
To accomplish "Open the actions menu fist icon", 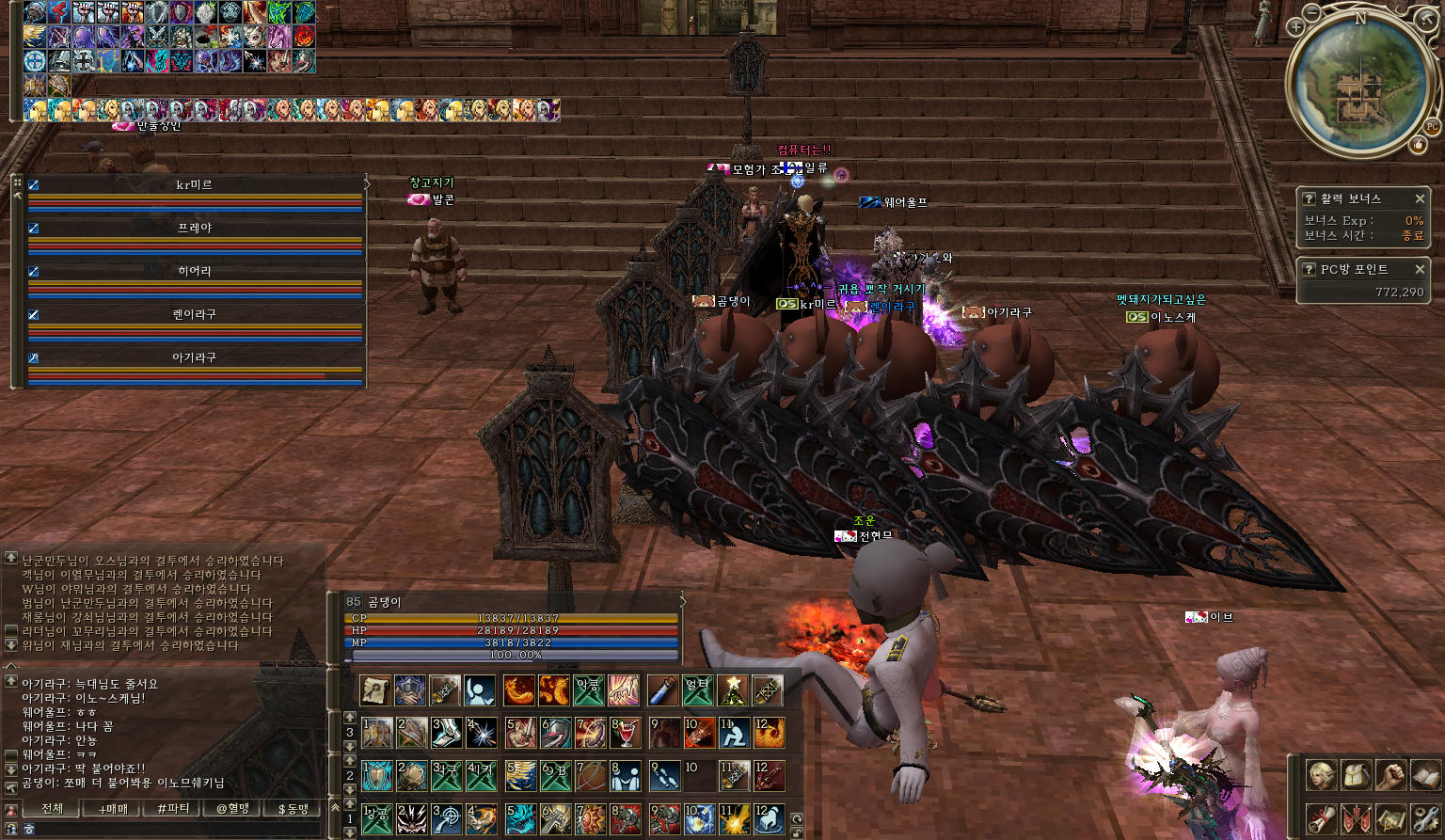I will pyautogui.click(x=1390, y=775).
